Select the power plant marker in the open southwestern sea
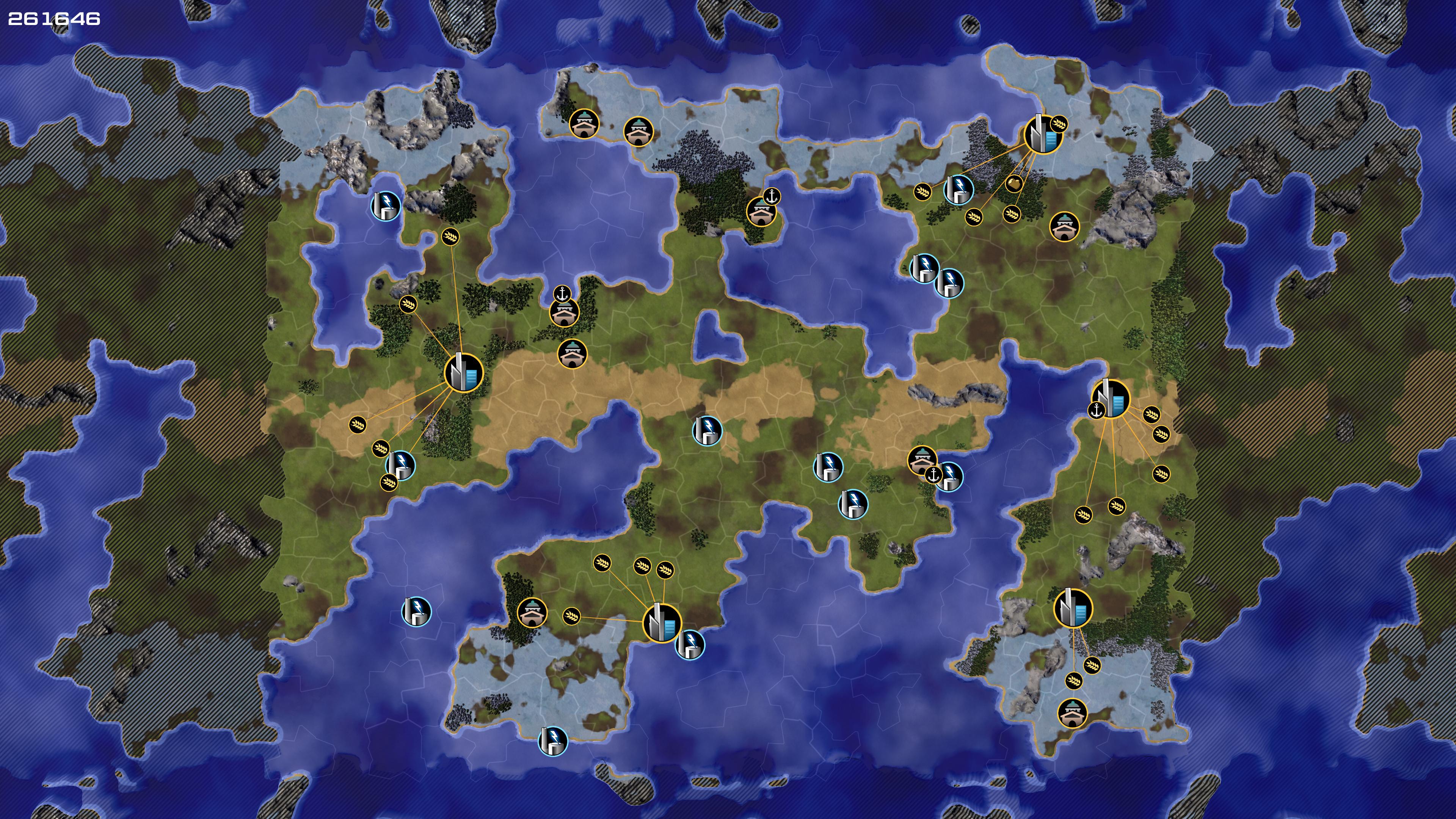Screen dimensions: 1456x819 (x=417, y=612)
